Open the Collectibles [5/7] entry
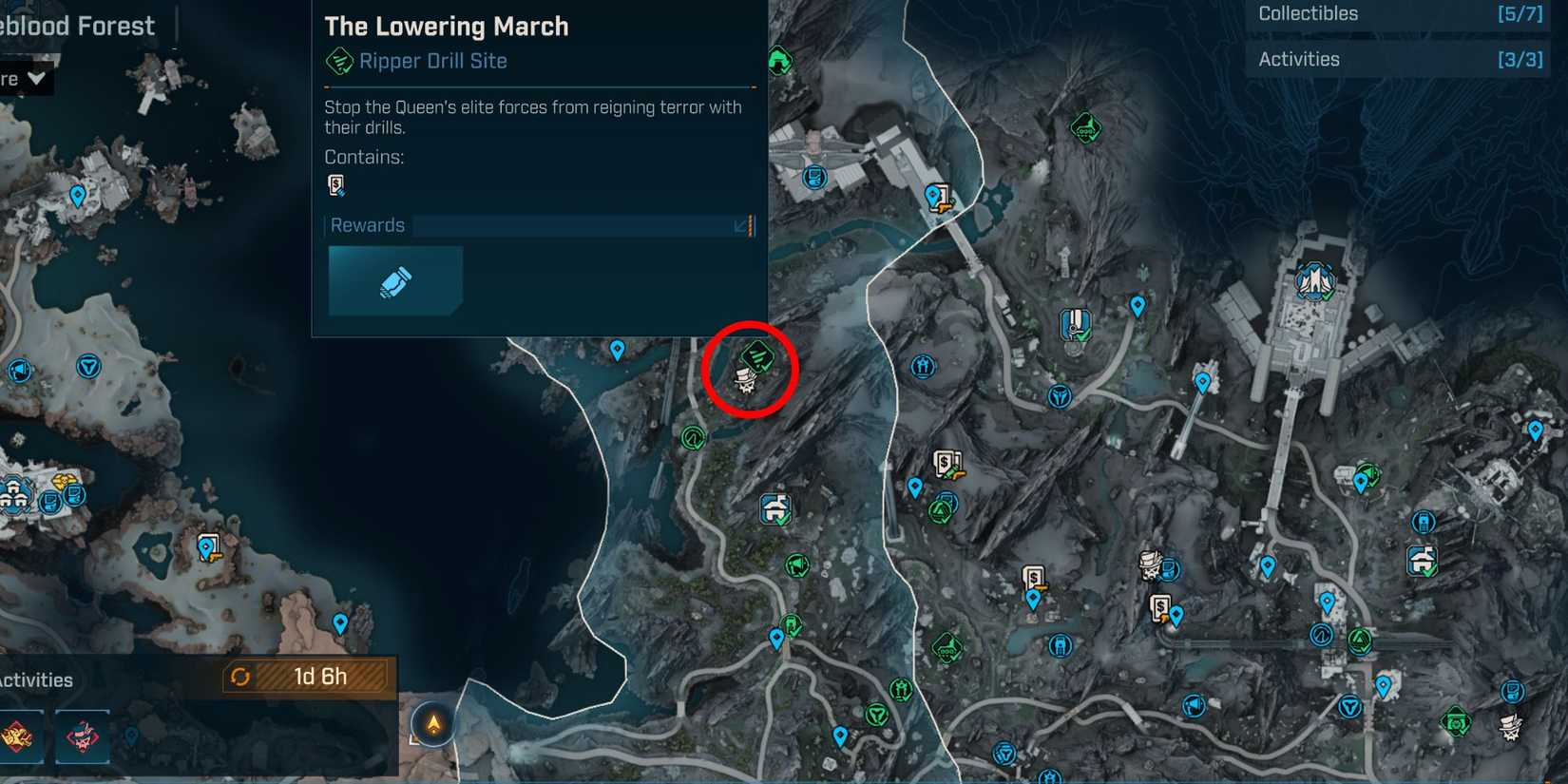Image resolution: width=1568 pixels, height=784 pixels. [x=1397, y=13]
